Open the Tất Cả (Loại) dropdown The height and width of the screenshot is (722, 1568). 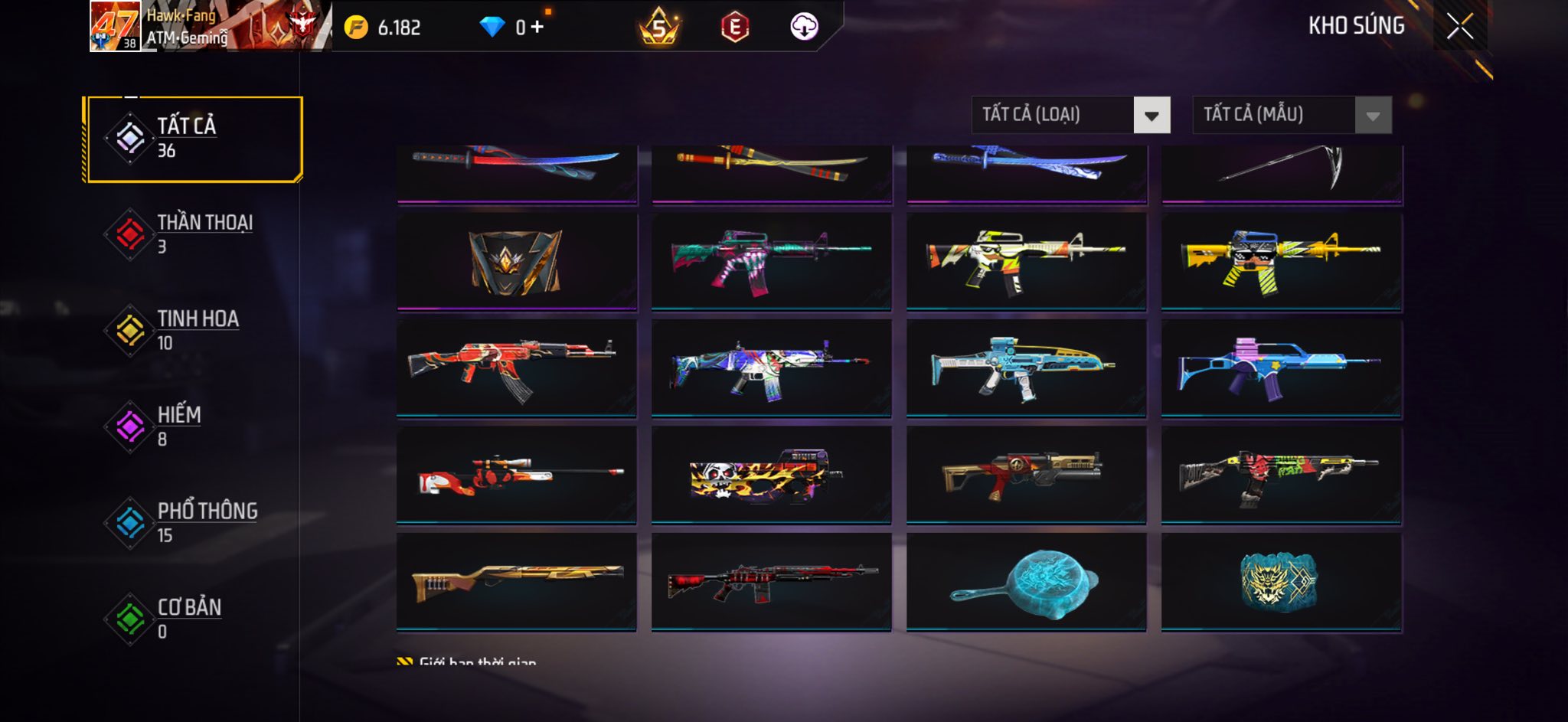1070,116
